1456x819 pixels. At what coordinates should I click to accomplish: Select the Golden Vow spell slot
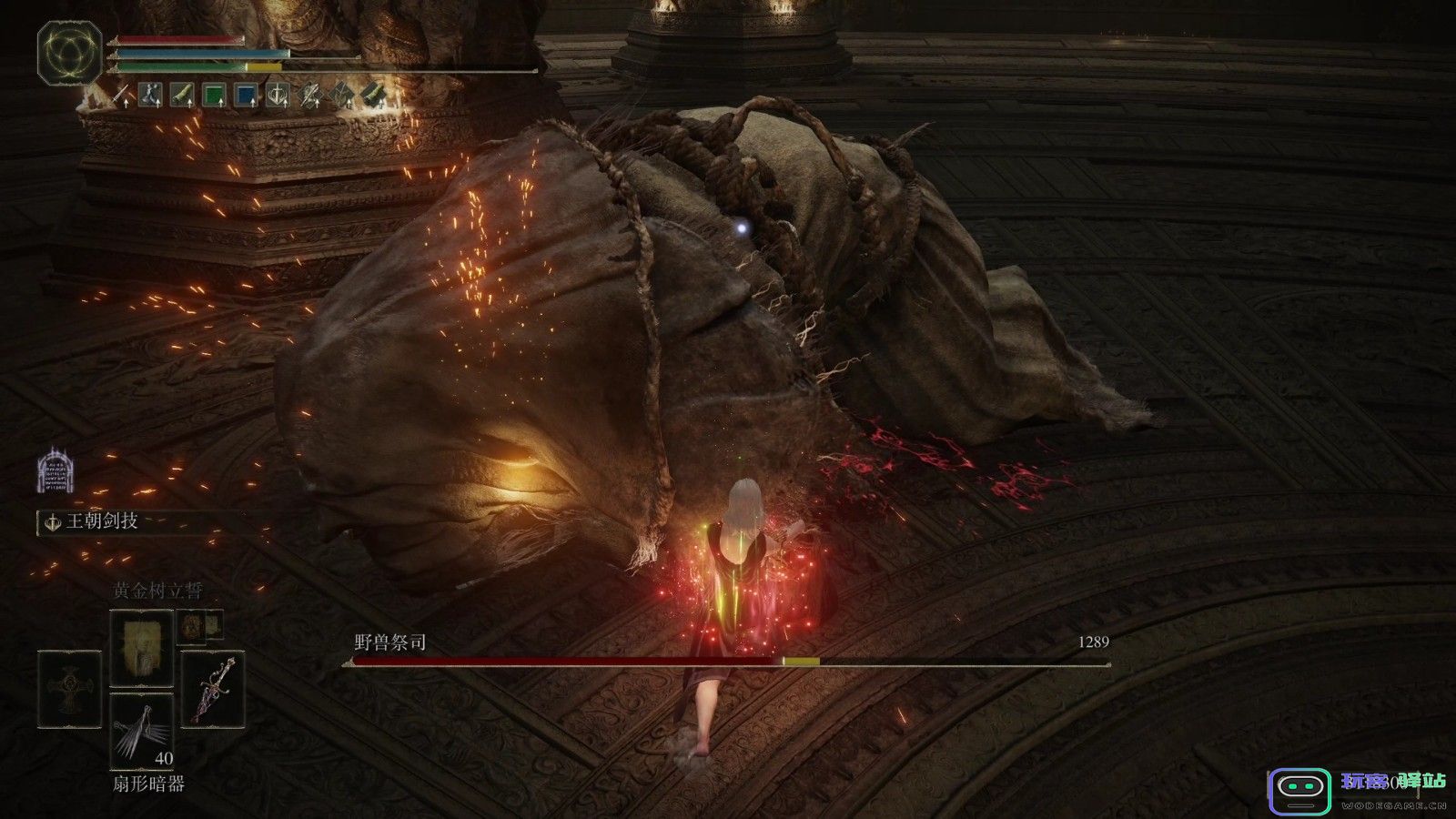click(x=141, y=648)
